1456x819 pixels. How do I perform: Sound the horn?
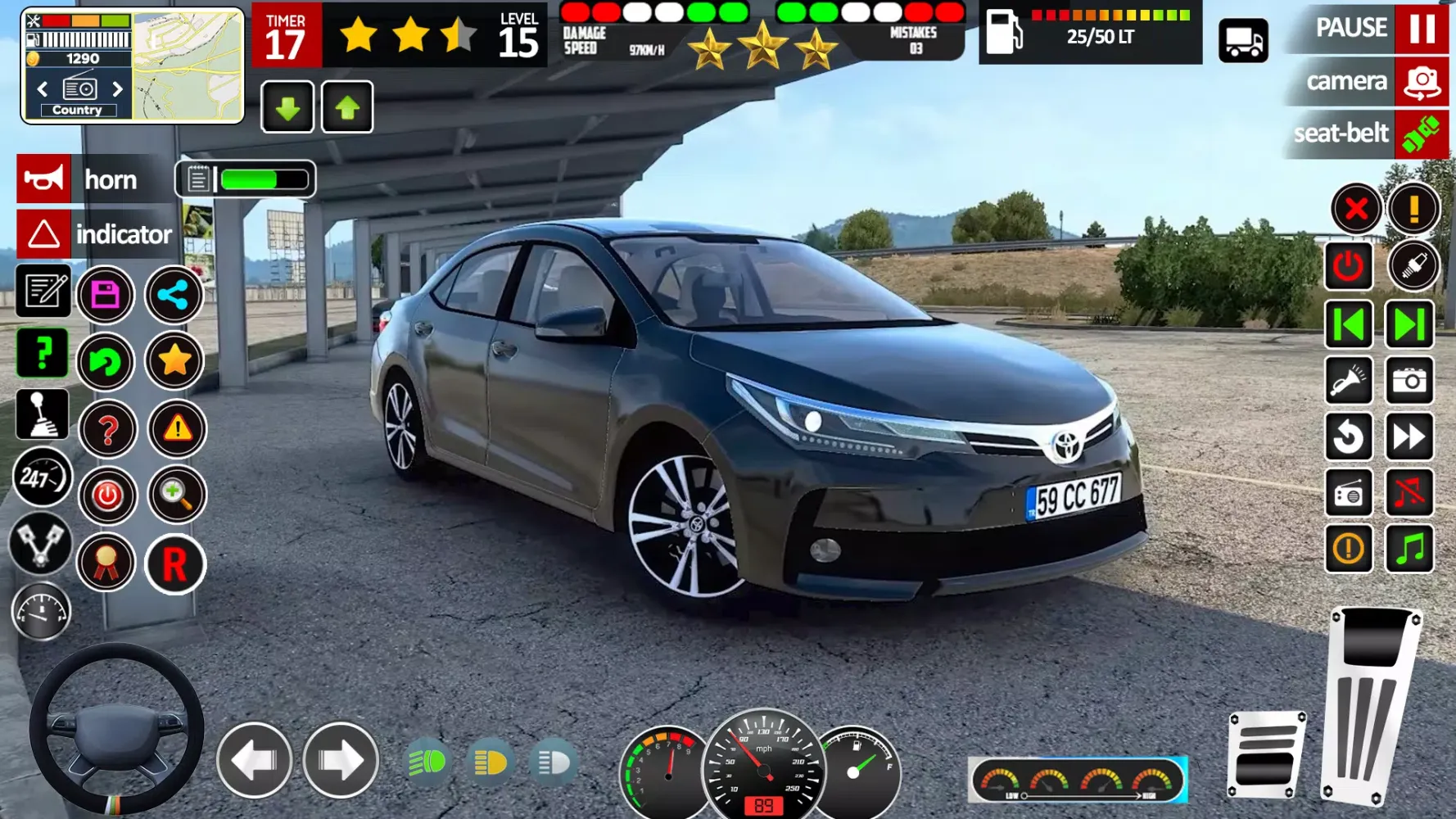coord(44,179)
